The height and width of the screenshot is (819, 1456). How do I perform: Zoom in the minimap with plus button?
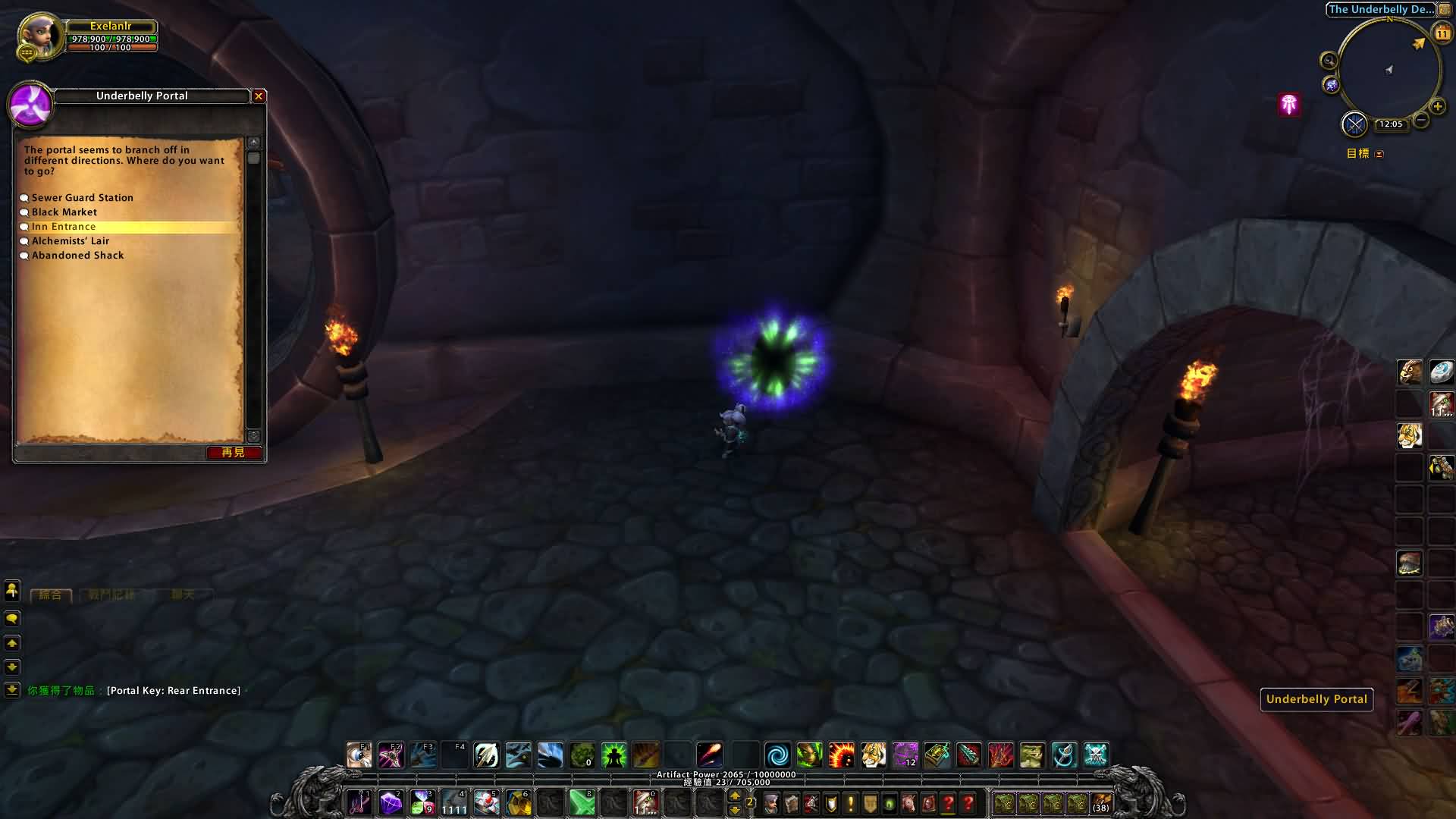pos(1437,106)
